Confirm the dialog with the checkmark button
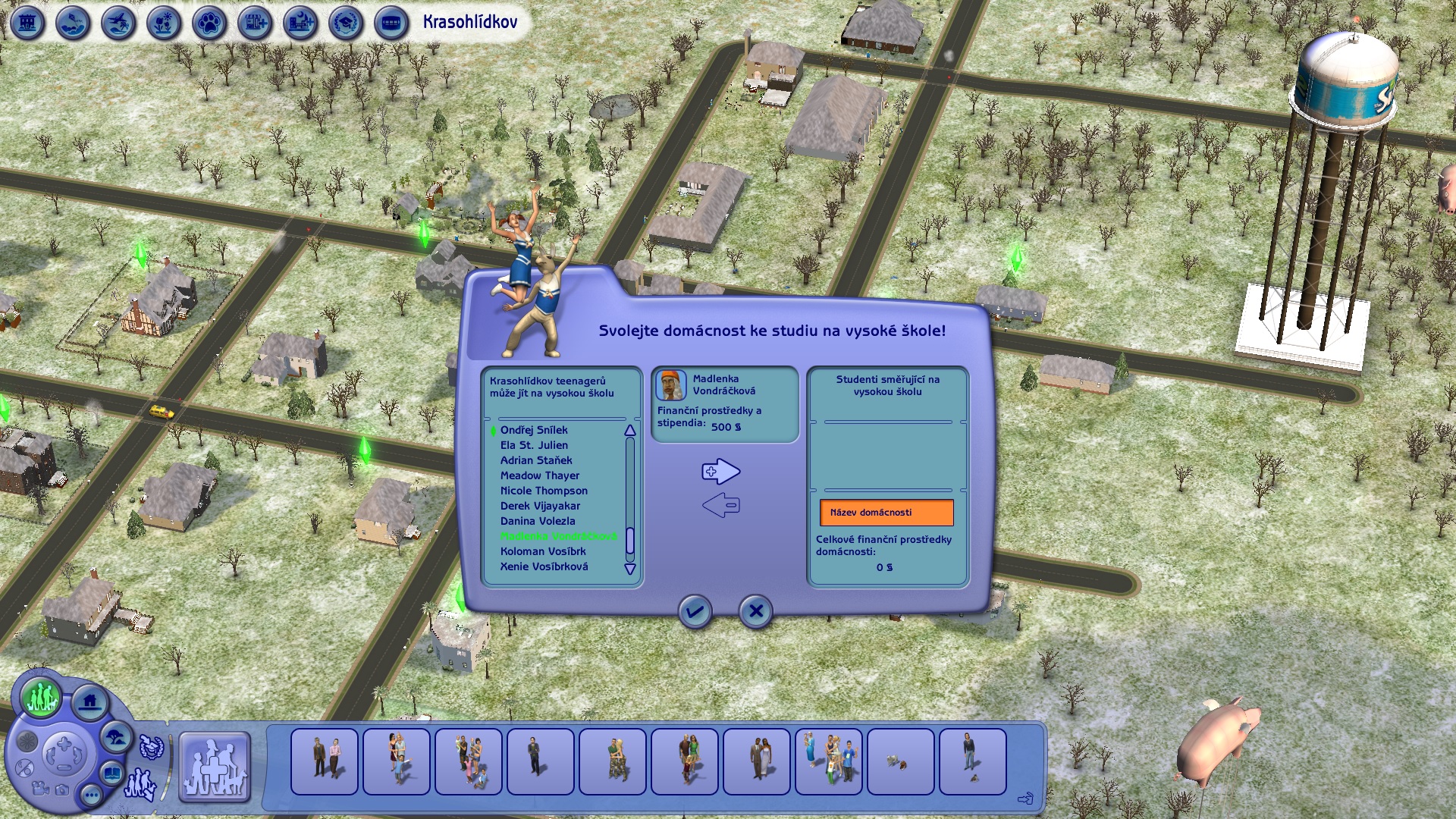The image size is (1456, 819). click(x=695, y=611)
